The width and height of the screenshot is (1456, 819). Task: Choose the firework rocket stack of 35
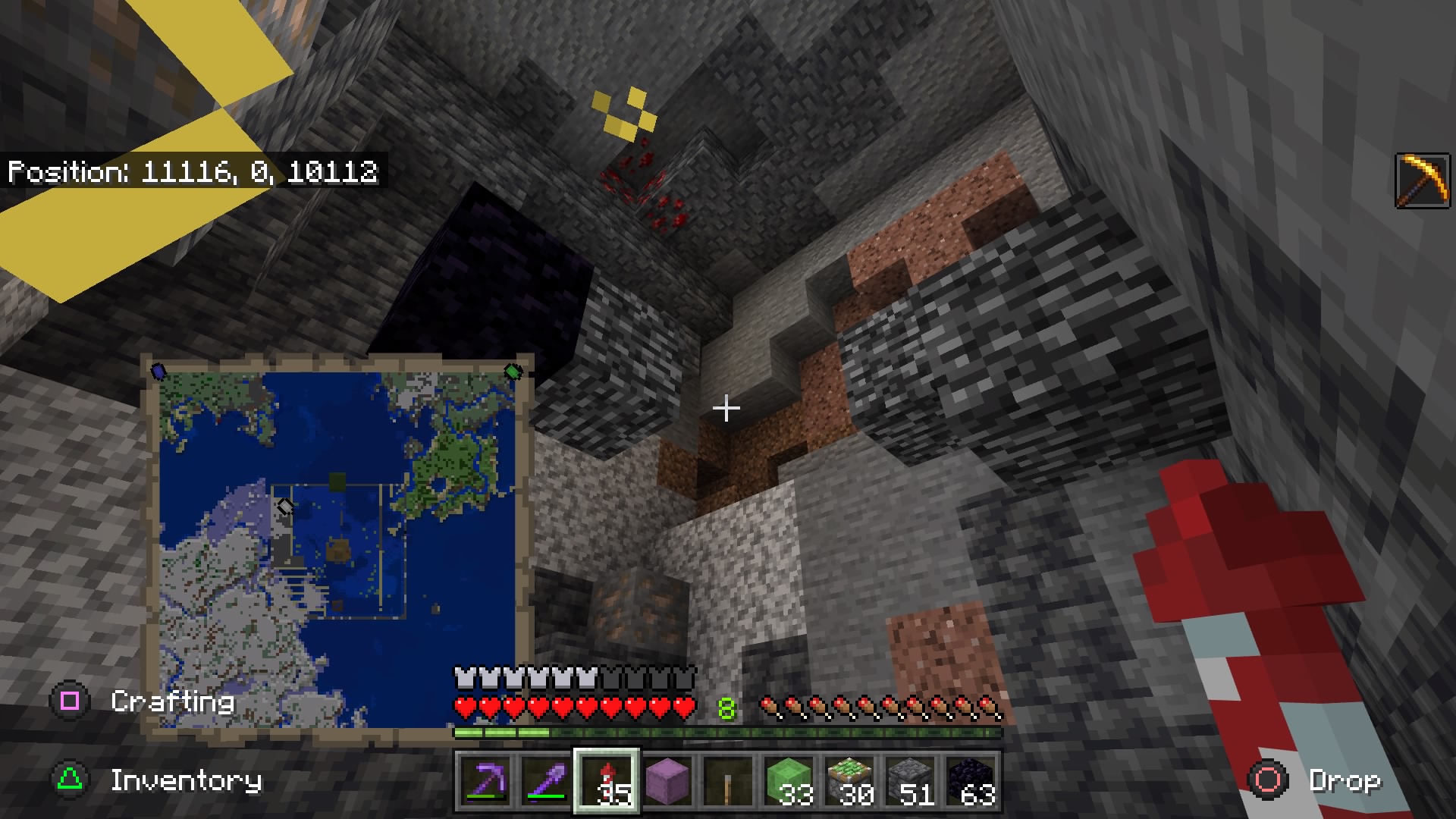point(607,781)
